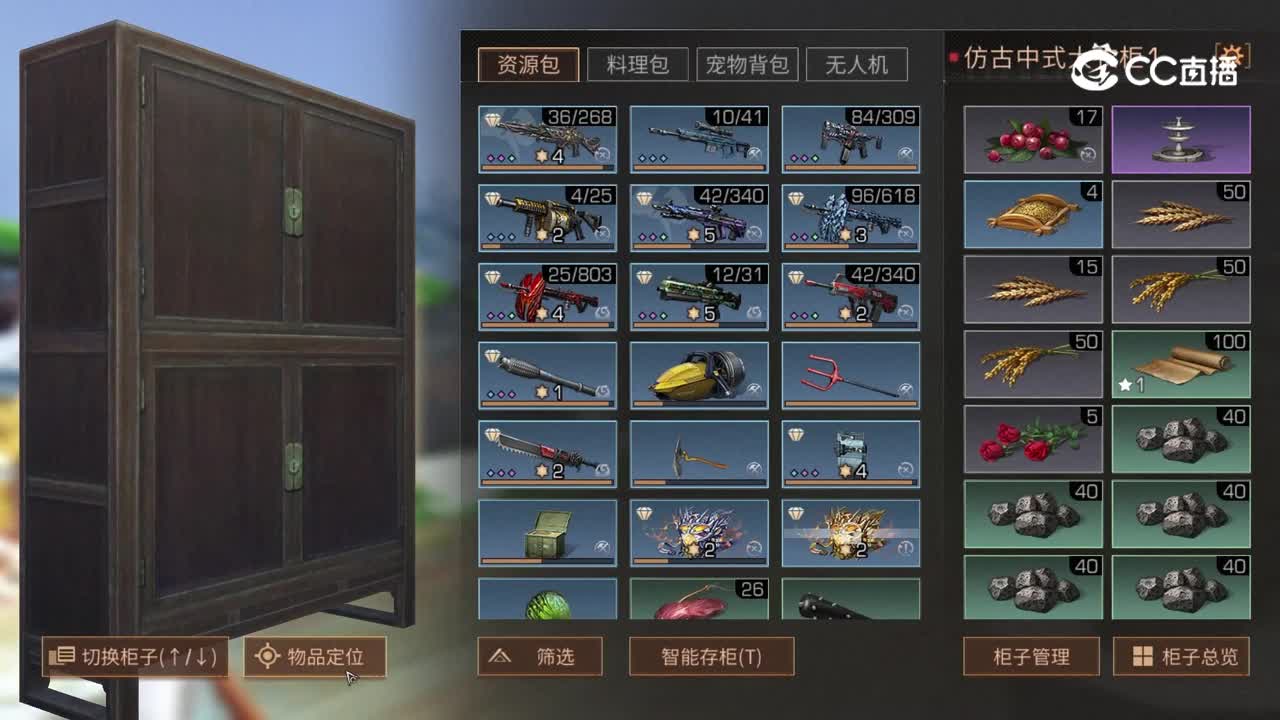Viewport: 1280px width, 720px height.
Task: Select the green supply crate icon
Action: [545, 530]
